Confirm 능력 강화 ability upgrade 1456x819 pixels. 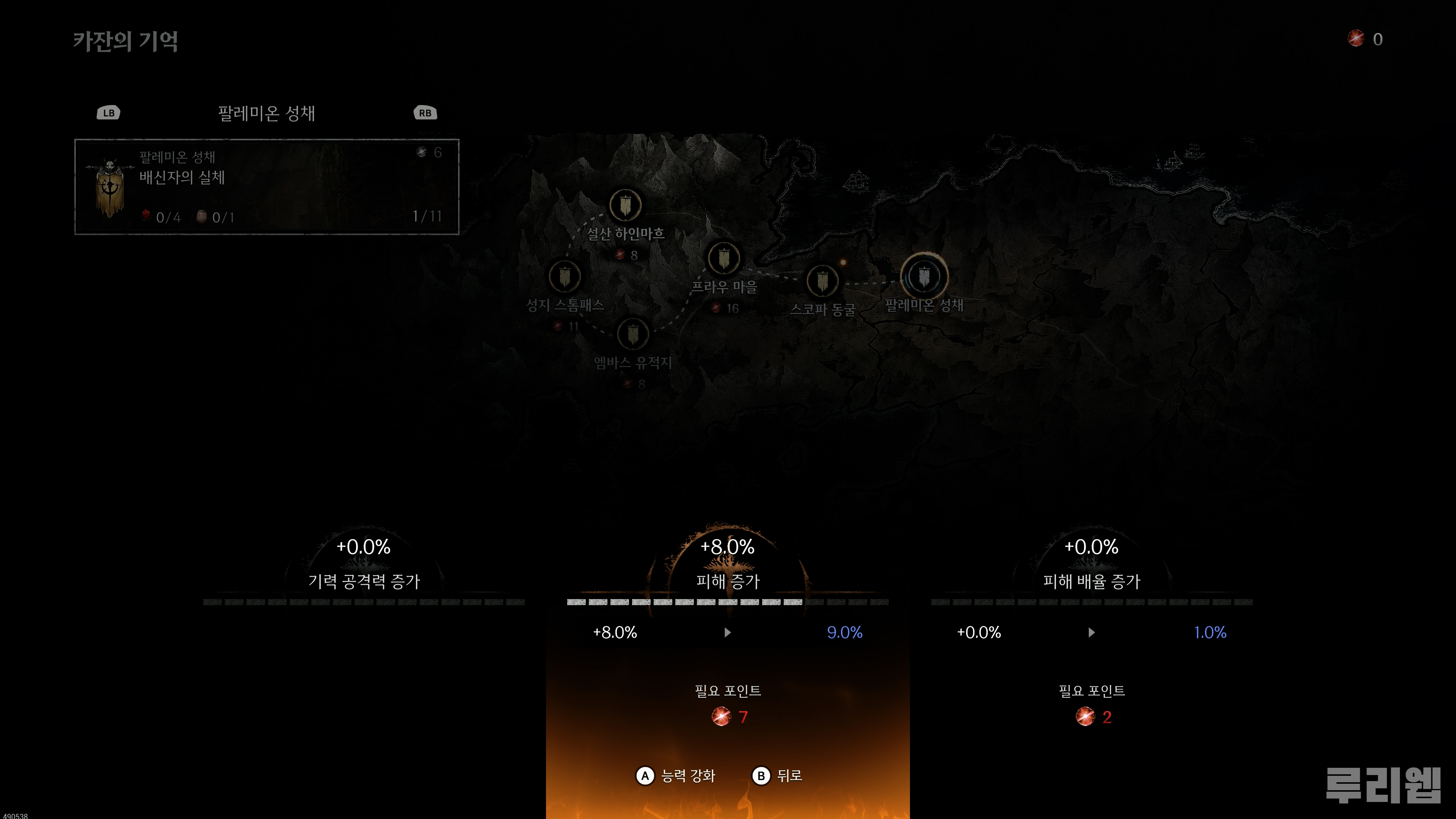(x=676, y=775)
